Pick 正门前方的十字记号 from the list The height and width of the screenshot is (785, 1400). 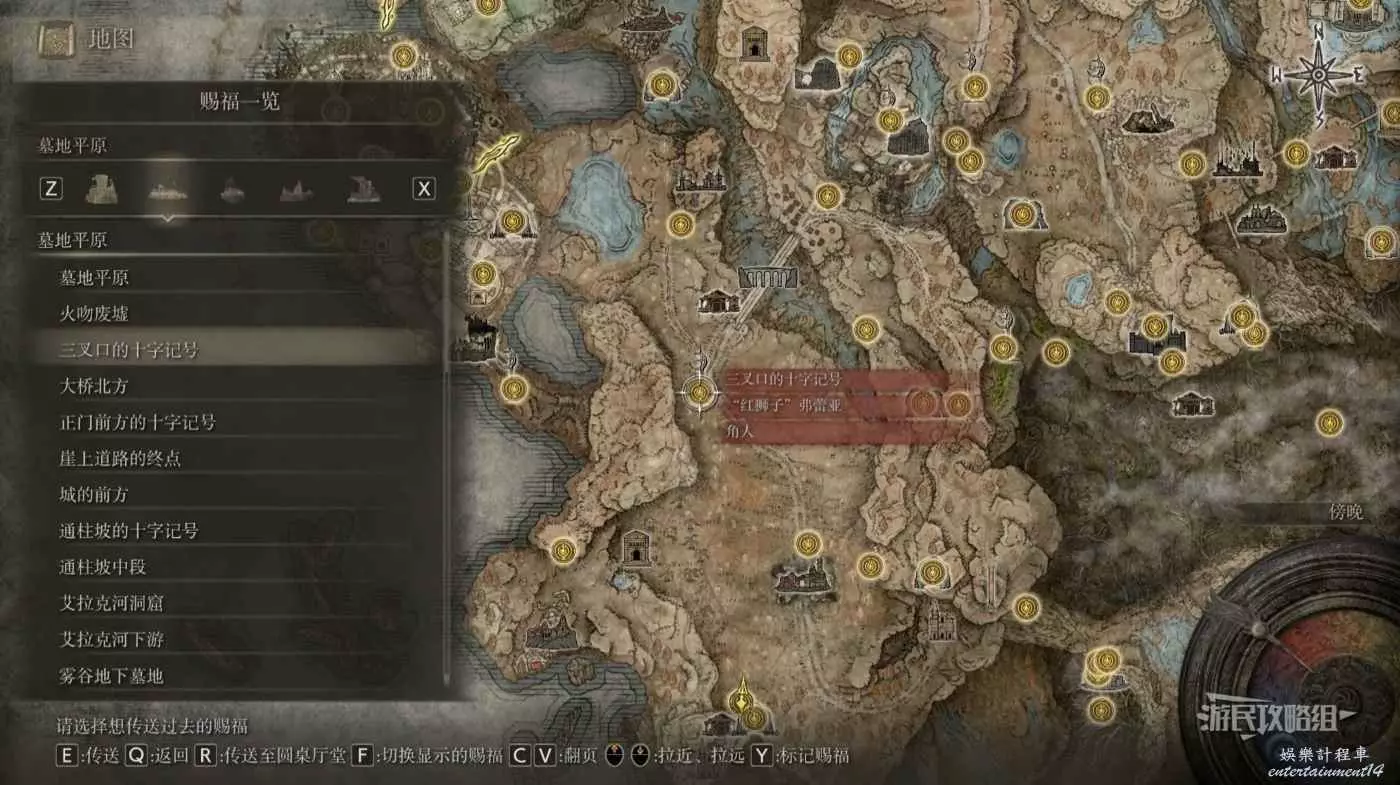pyautogui.click(x=137, y=422)
